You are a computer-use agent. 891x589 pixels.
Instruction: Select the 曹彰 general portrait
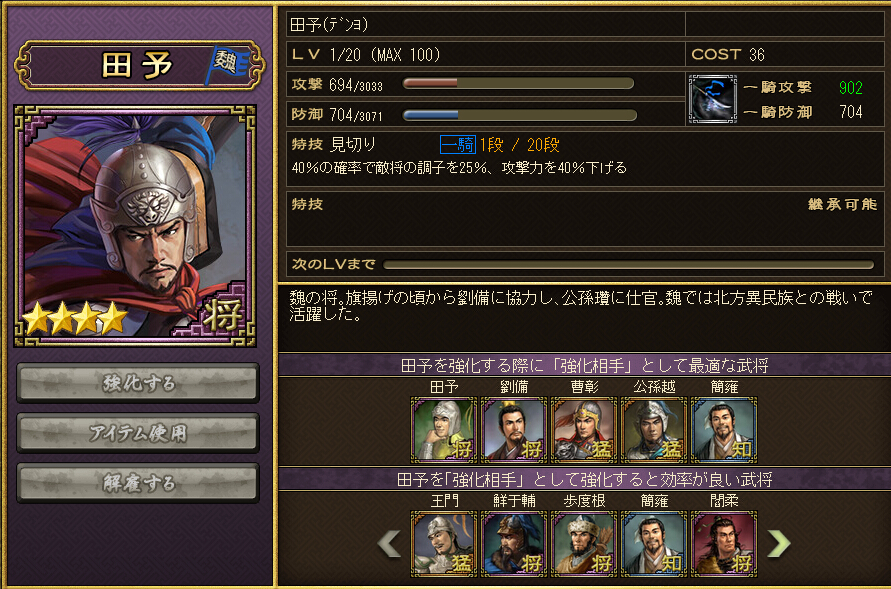584,429
